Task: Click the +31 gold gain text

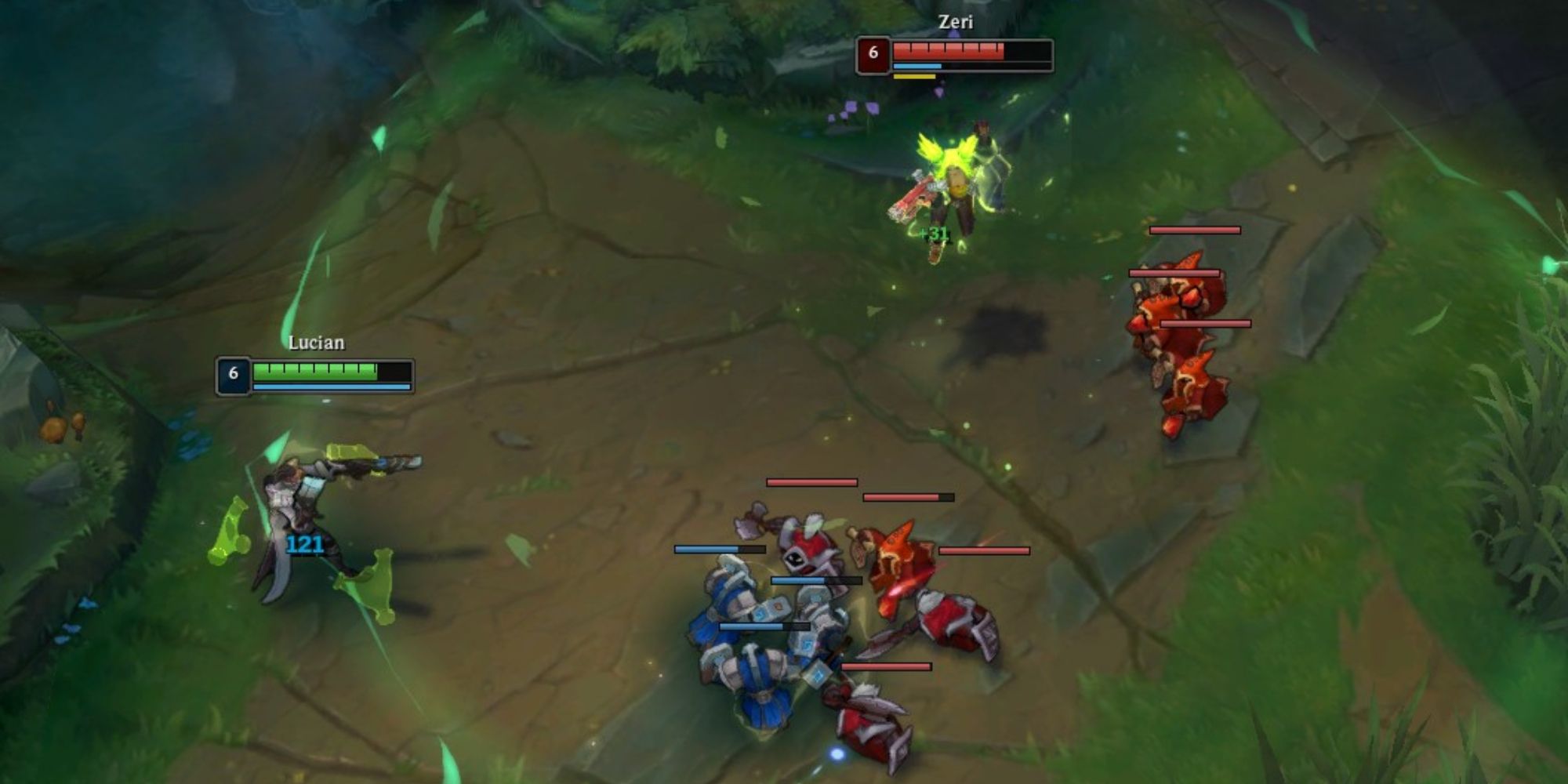Action: [x=935, y=234]
